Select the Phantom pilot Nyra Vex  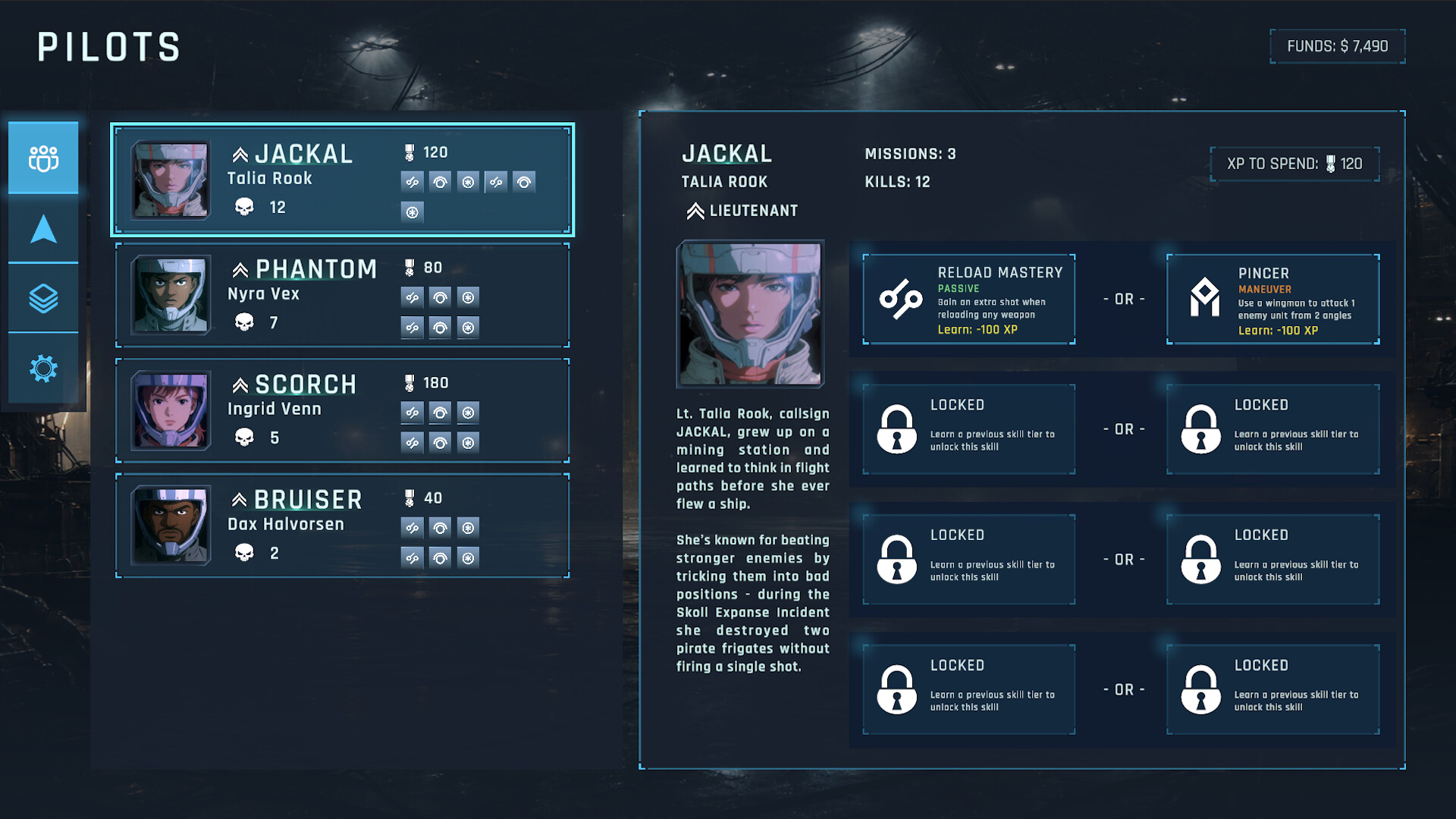tap(342, 295)
